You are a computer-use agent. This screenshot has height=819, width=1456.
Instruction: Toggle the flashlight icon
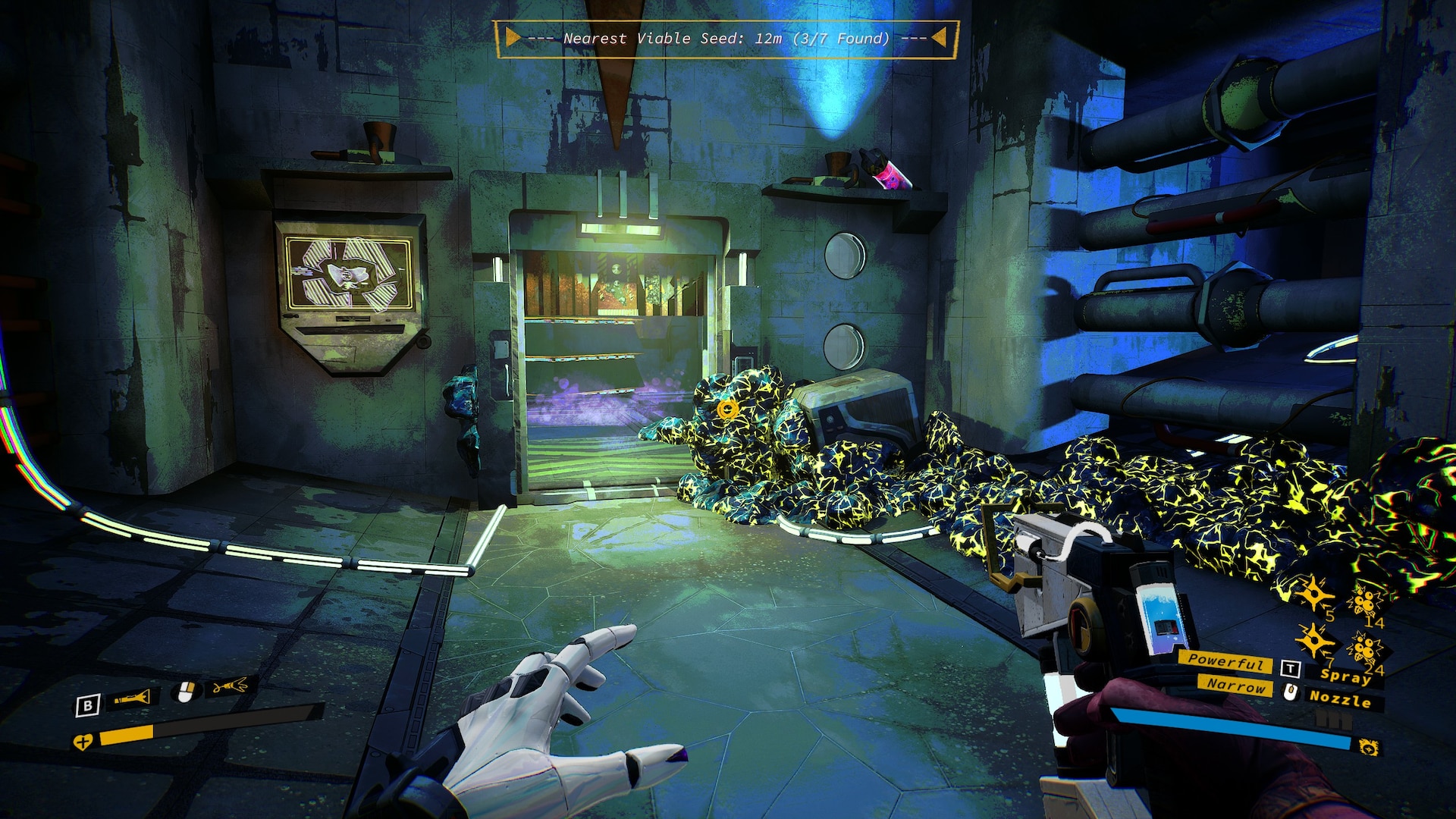pos(133,698)
